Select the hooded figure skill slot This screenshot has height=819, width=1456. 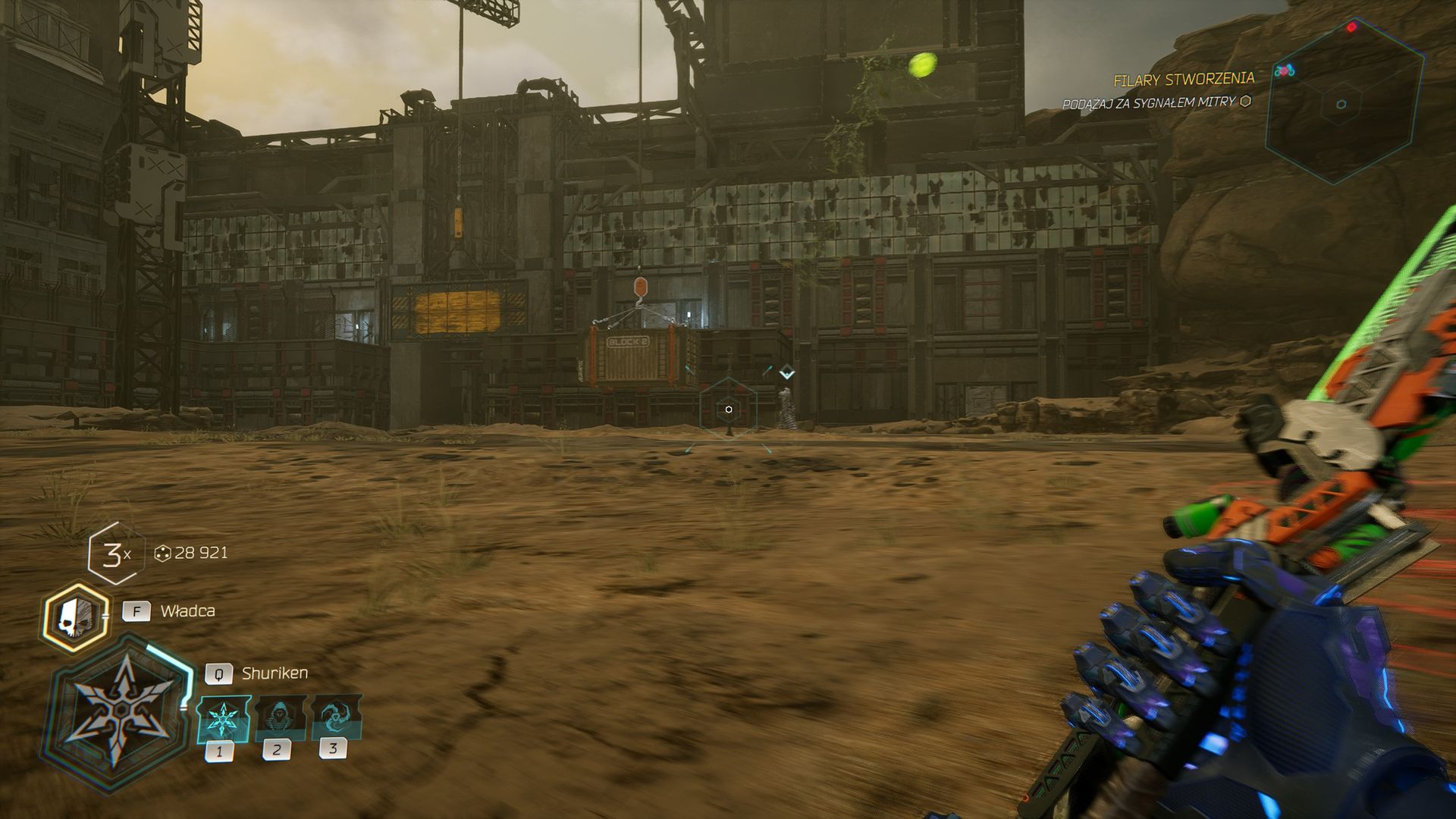(278, 717)
